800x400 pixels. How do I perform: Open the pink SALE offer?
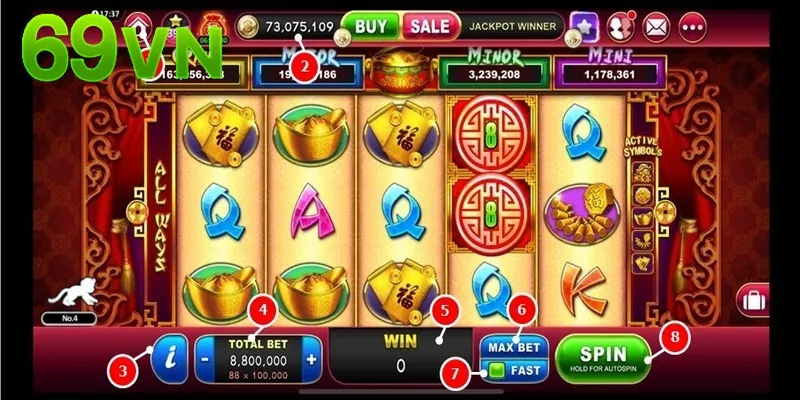[429, 25]
